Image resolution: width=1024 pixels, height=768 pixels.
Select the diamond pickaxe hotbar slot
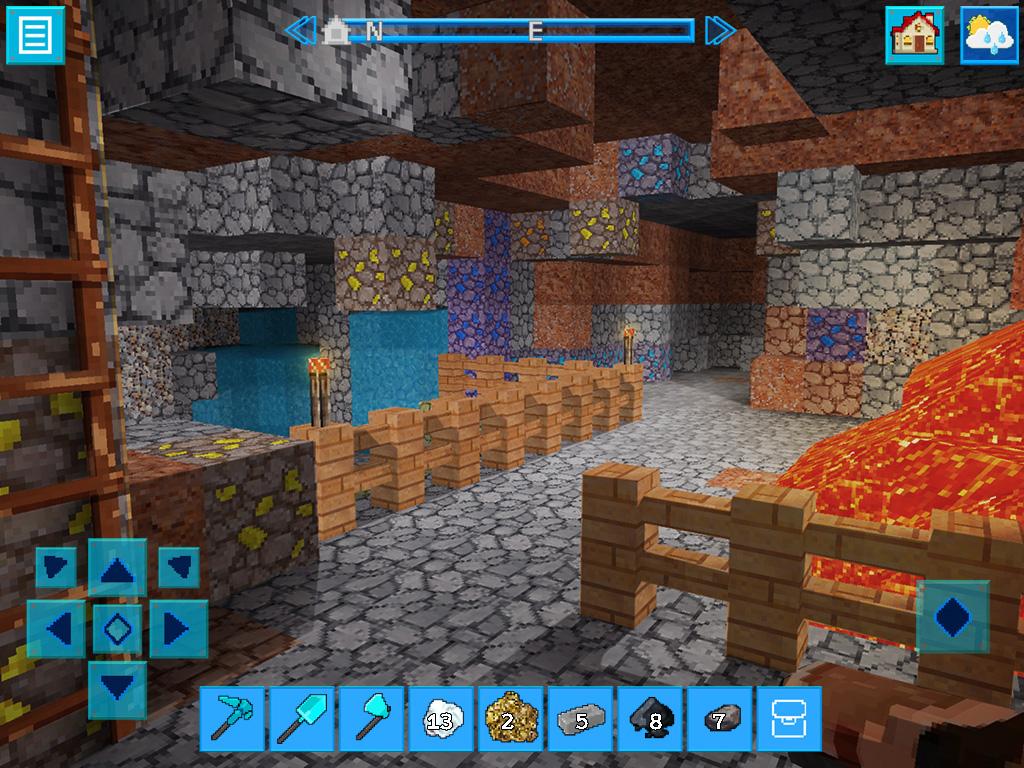231,718
